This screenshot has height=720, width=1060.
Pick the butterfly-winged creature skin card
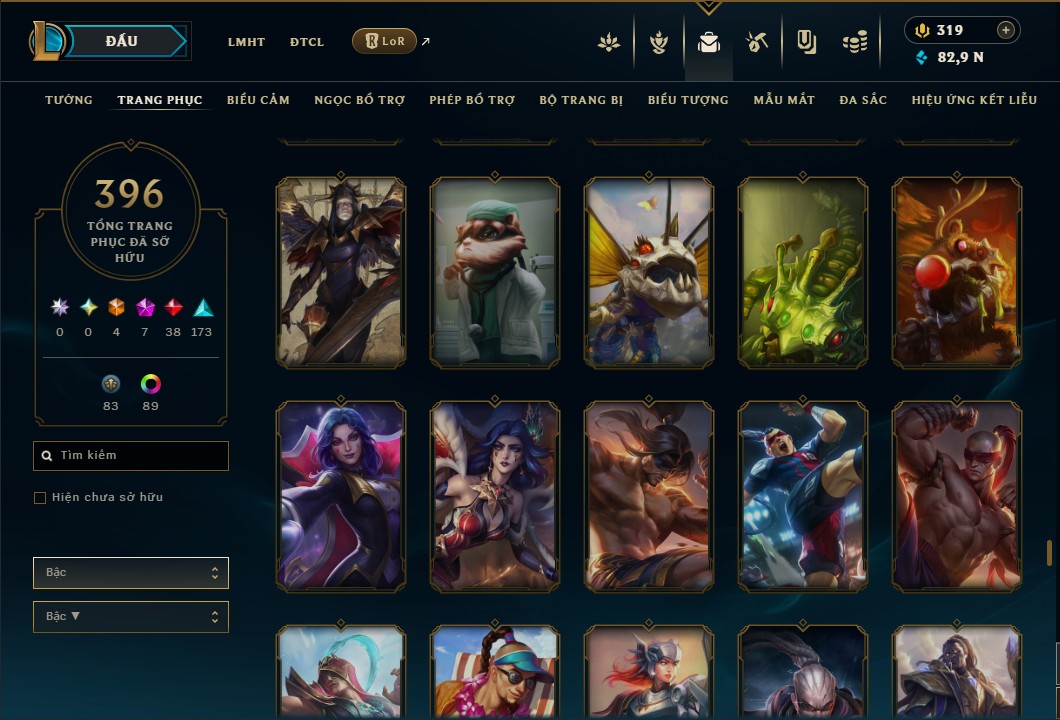click(x=649, y=270)
